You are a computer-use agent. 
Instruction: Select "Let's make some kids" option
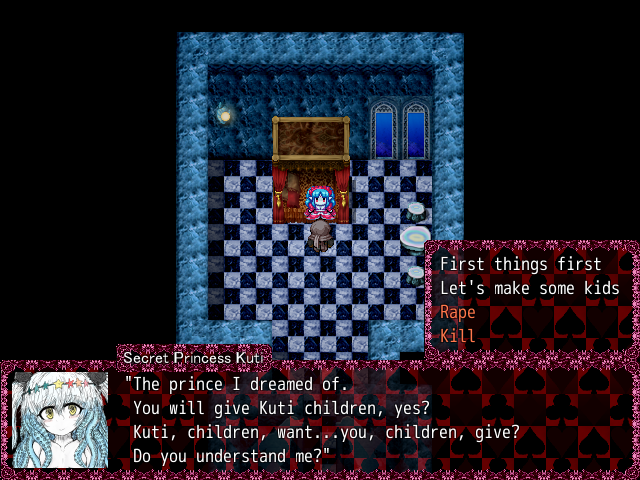[529, 288]
